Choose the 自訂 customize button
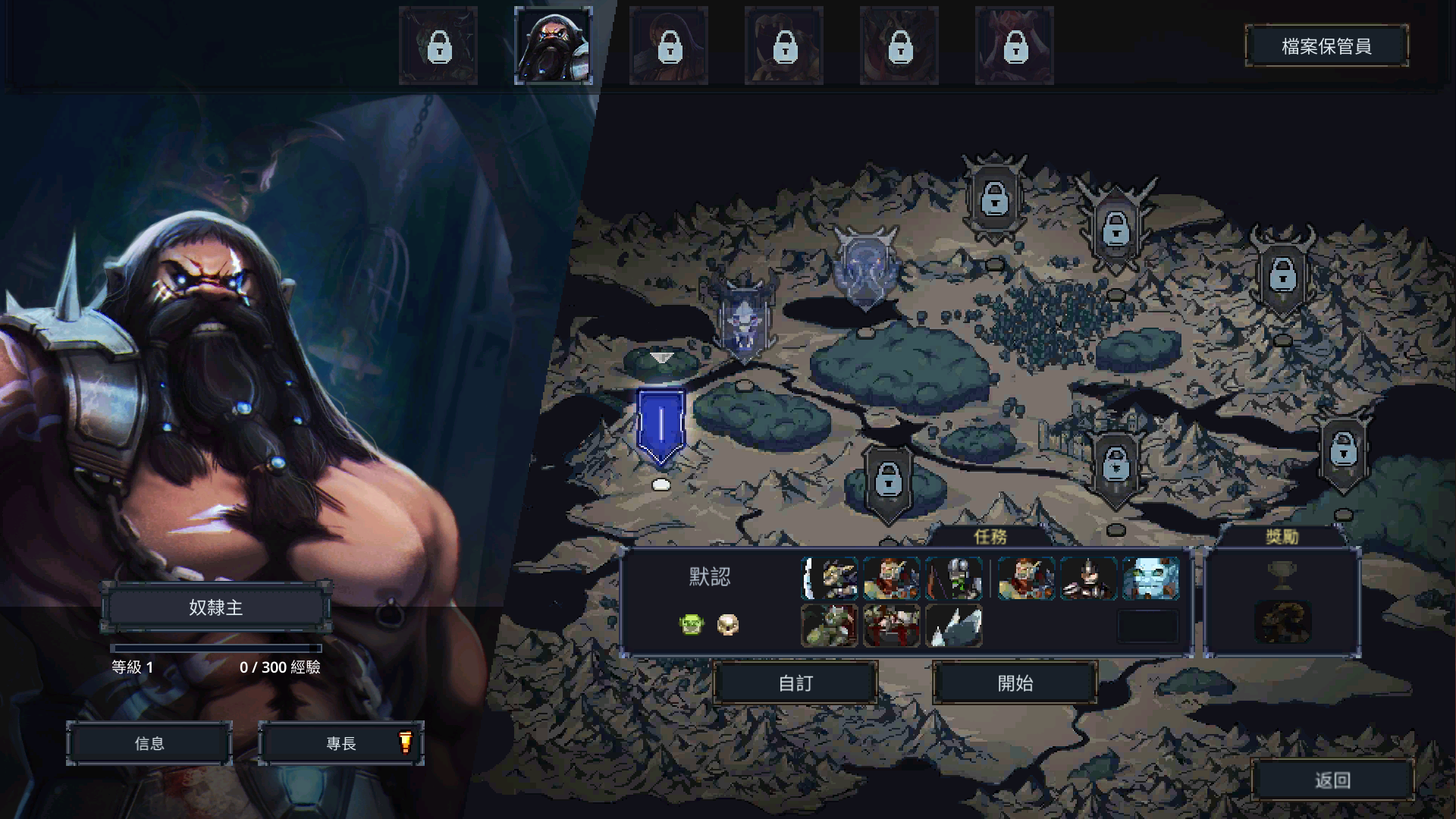This screenshot has width=1456, height=819. (795, 683)
